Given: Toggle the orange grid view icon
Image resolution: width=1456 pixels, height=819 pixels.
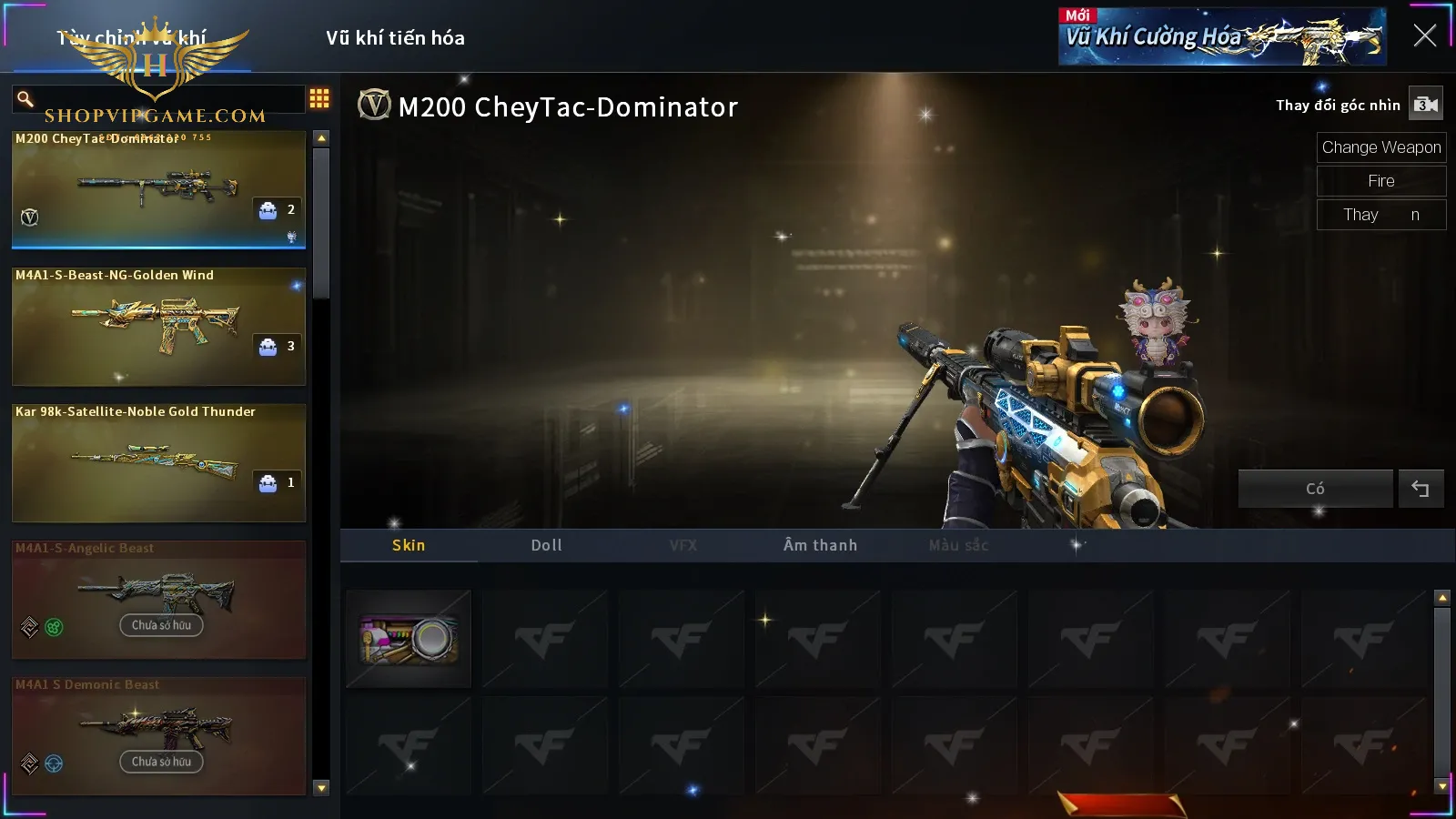Looking at the screenshot, I should coord(319,98).
